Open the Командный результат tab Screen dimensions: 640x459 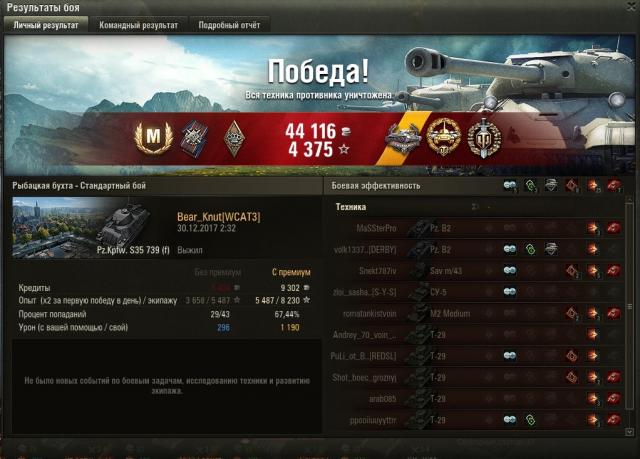click(x=138, y=25)
